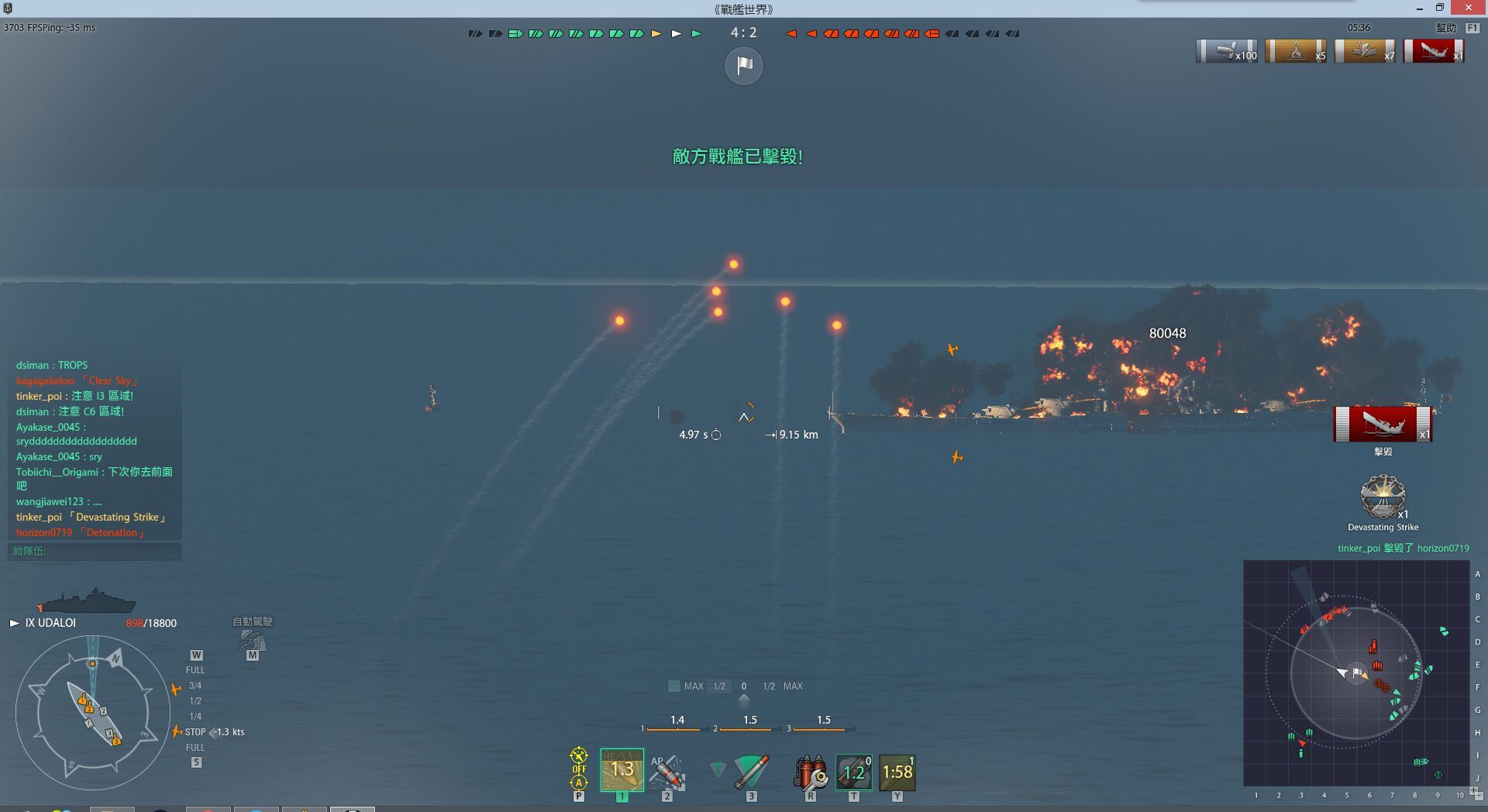This screenshot has height=812, width=1488.
Task: Activate the Damage Control Party consumable
Action: (811, 772)
